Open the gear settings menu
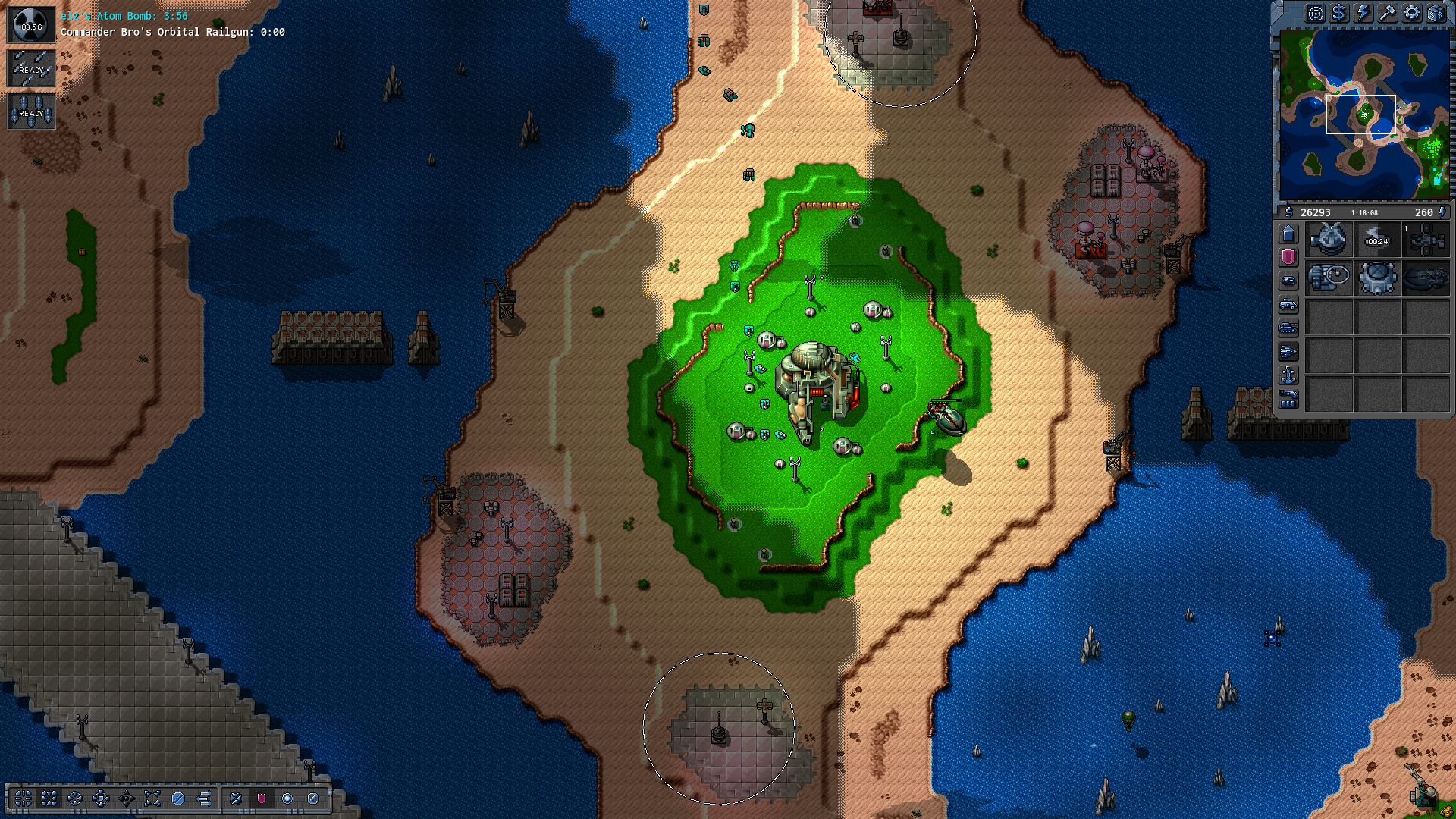The image size is (1456, 819). click(x=1411, y=13)
